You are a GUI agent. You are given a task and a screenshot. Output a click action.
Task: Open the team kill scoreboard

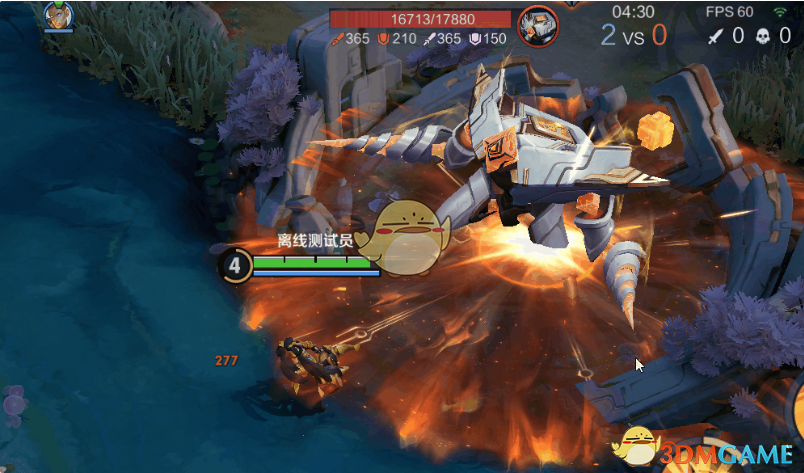[x=633, y=34]
